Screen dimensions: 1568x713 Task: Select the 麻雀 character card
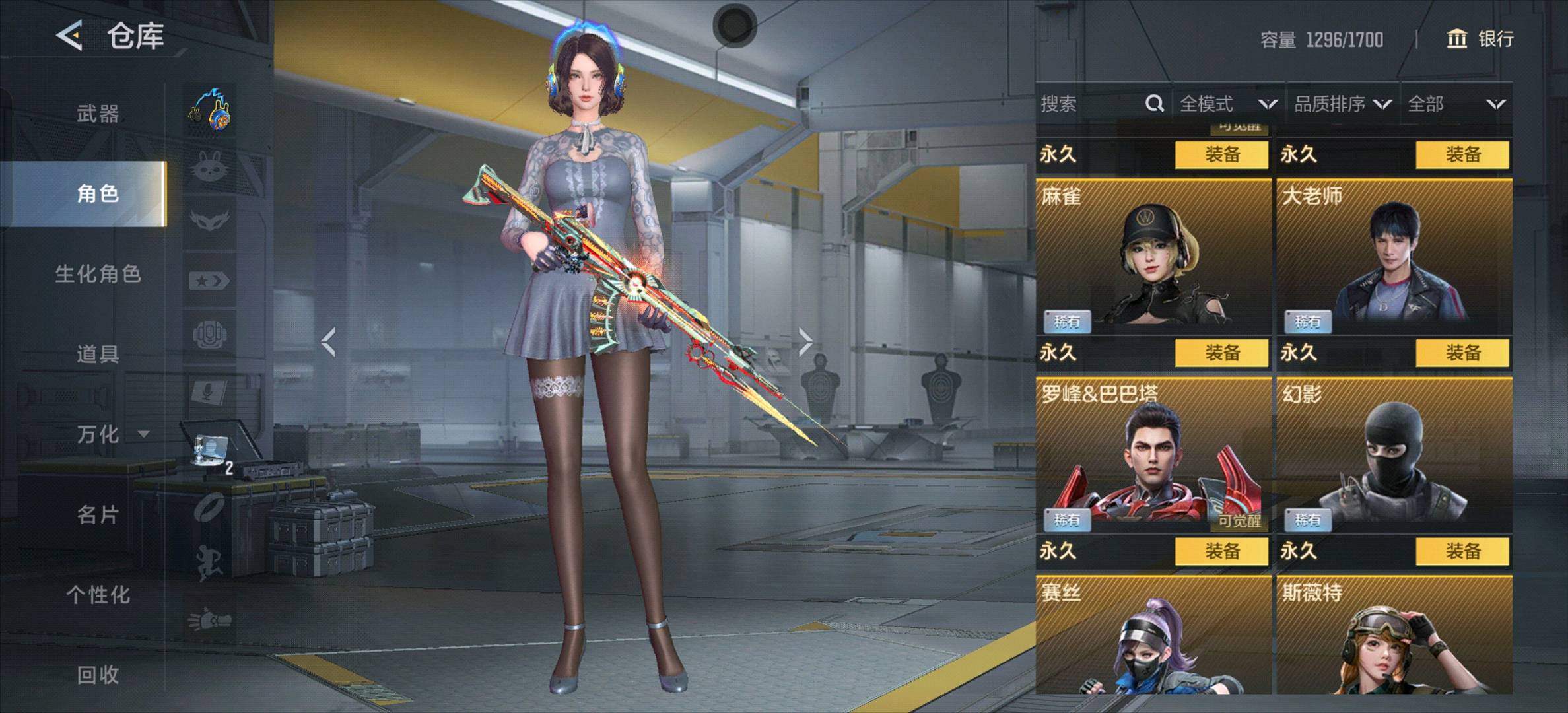click(x=1153, y=257)
